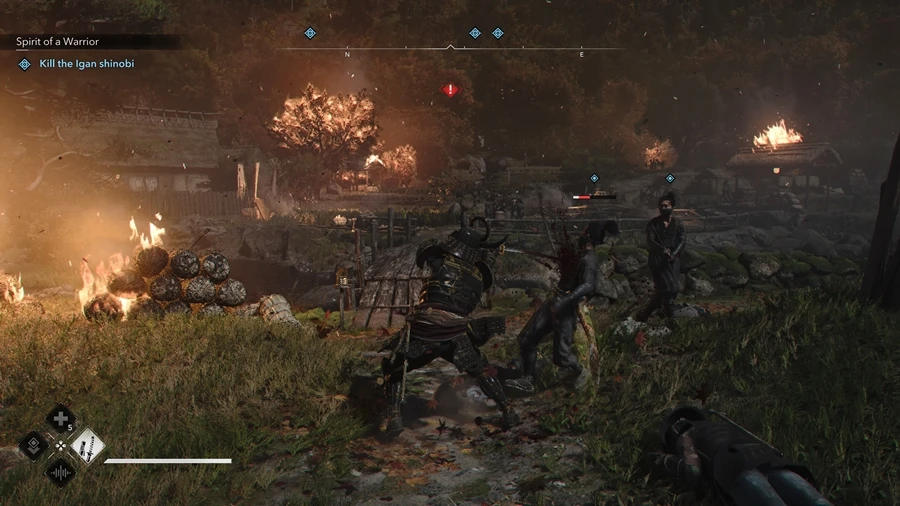Use the healing plus-sign item slot
This screenshot has width=900, height=506.
[x=60, y=419]
